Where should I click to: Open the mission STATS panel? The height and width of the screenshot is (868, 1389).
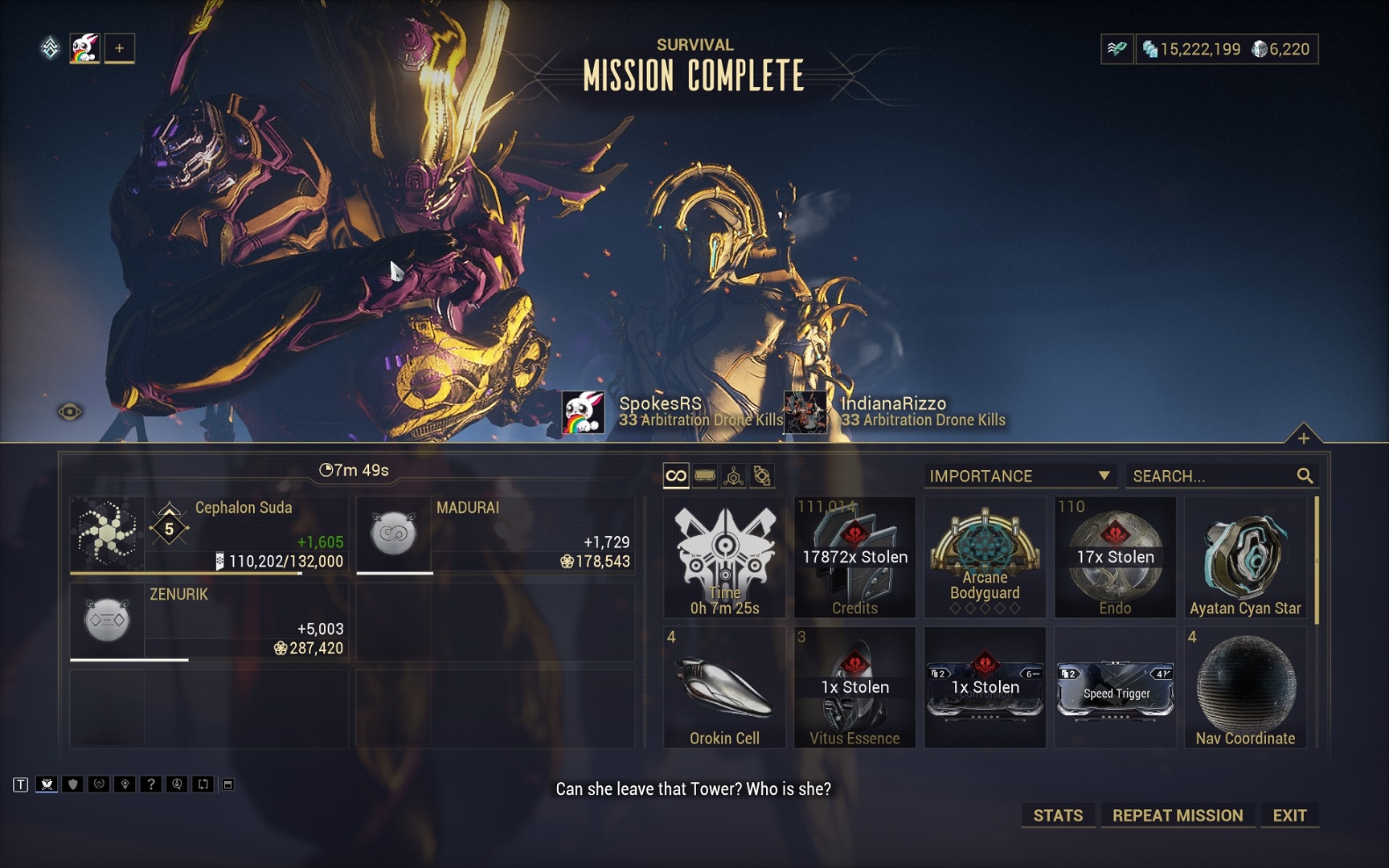point(1058,815)
